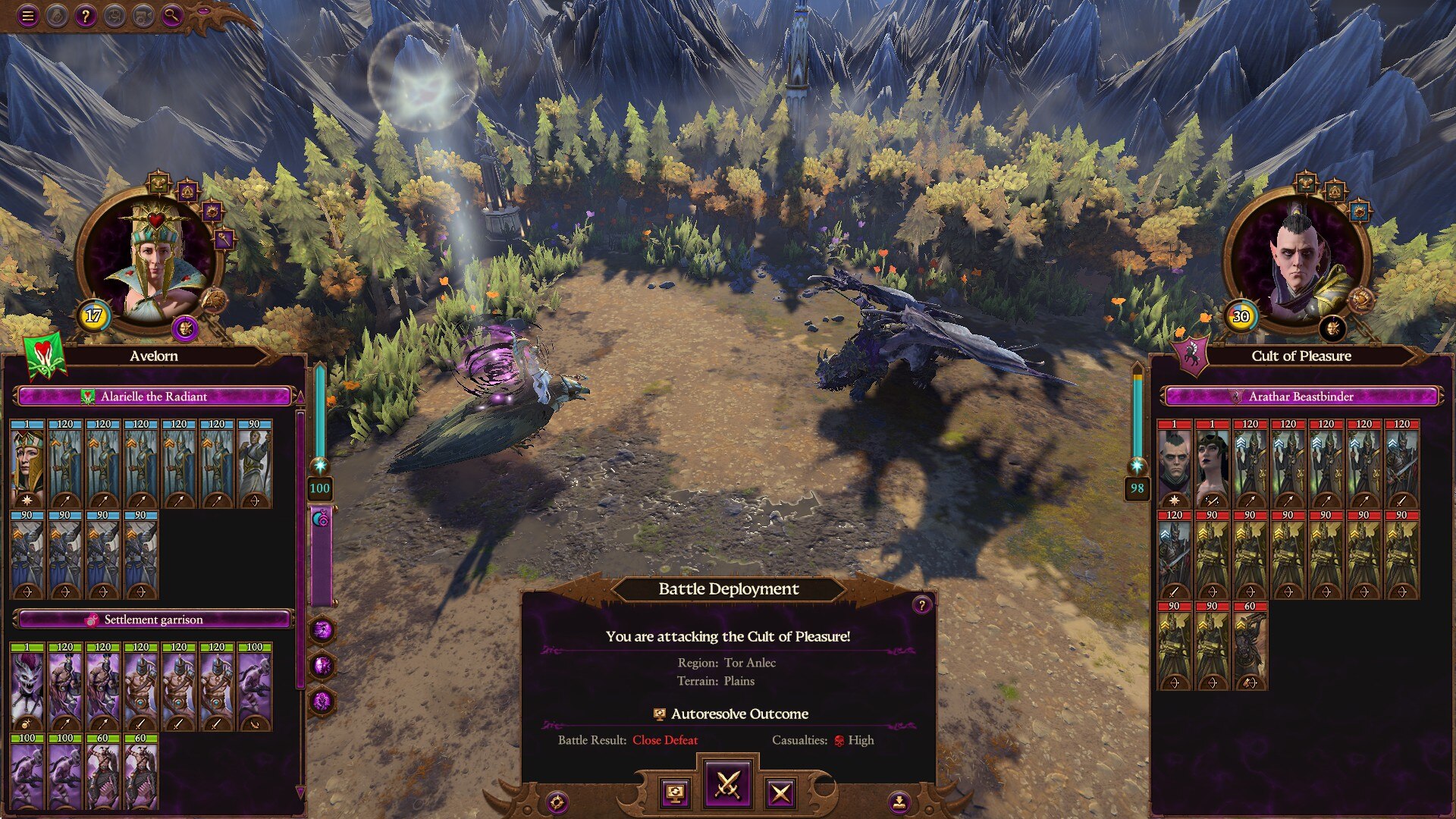1456x819 pixels.
Task: Select Arathar's lord unit card in enemy army
Action: tap(1174, 464)
